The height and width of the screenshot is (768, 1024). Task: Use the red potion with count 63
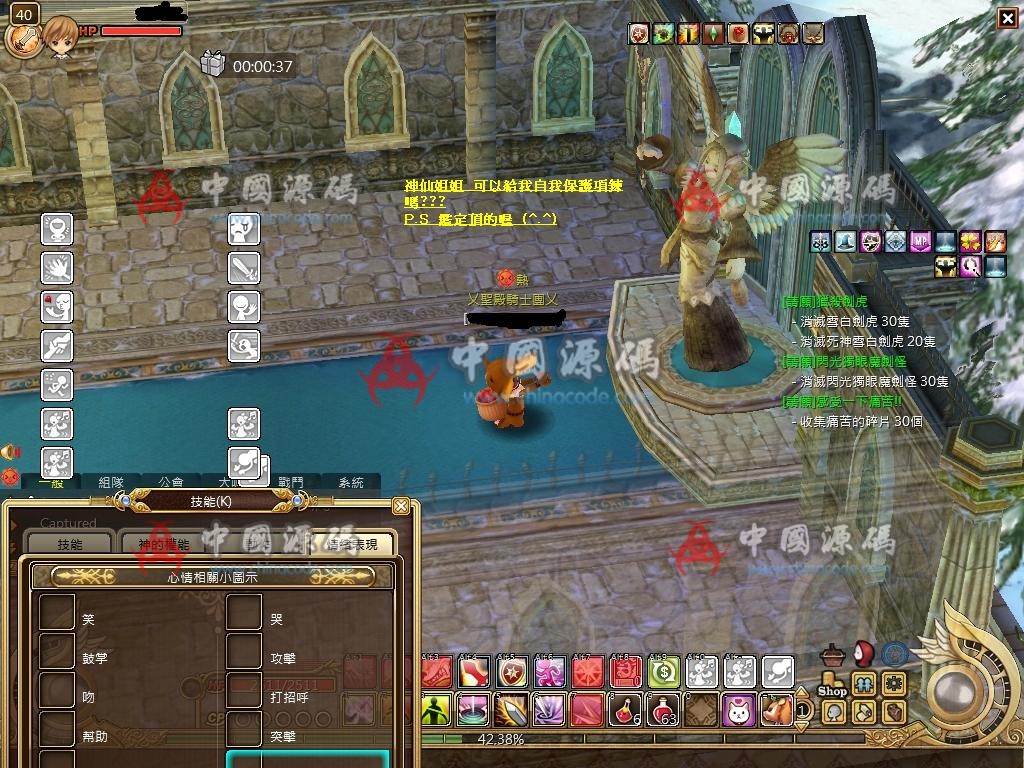coord(663,709)
